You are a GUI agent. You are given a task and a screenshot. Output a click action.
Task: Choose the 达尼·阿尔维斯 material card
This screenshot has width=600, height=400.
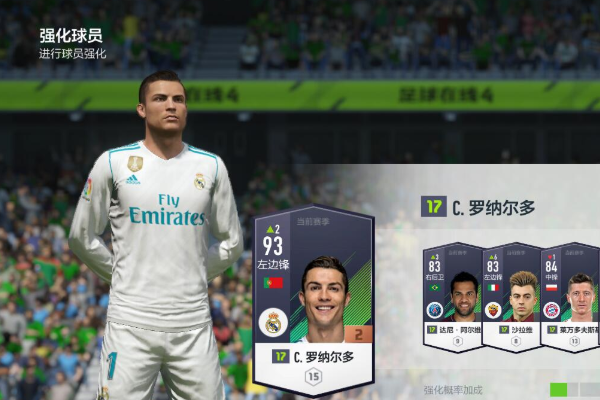pos(451,298)
